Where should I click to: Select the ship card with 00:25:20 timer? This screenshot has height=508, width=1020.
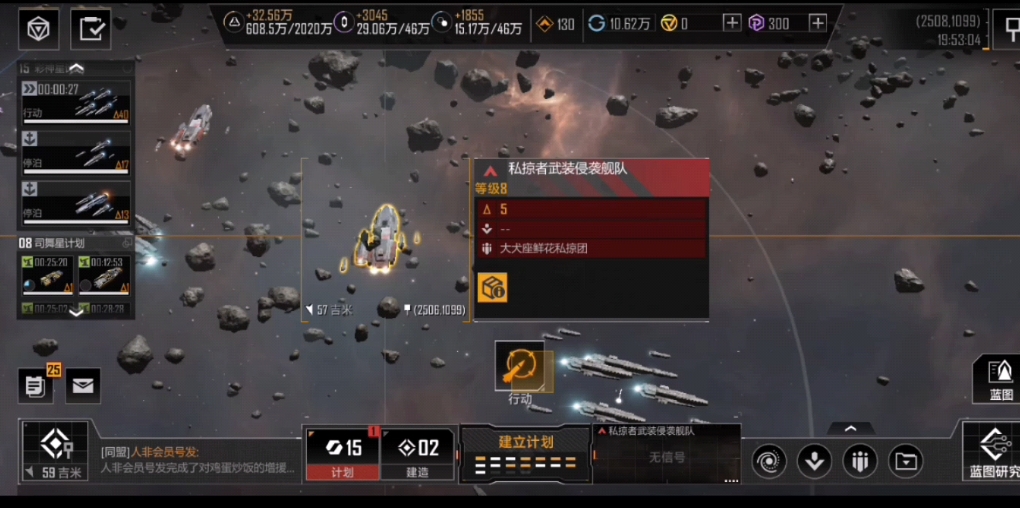click(45, 273)
